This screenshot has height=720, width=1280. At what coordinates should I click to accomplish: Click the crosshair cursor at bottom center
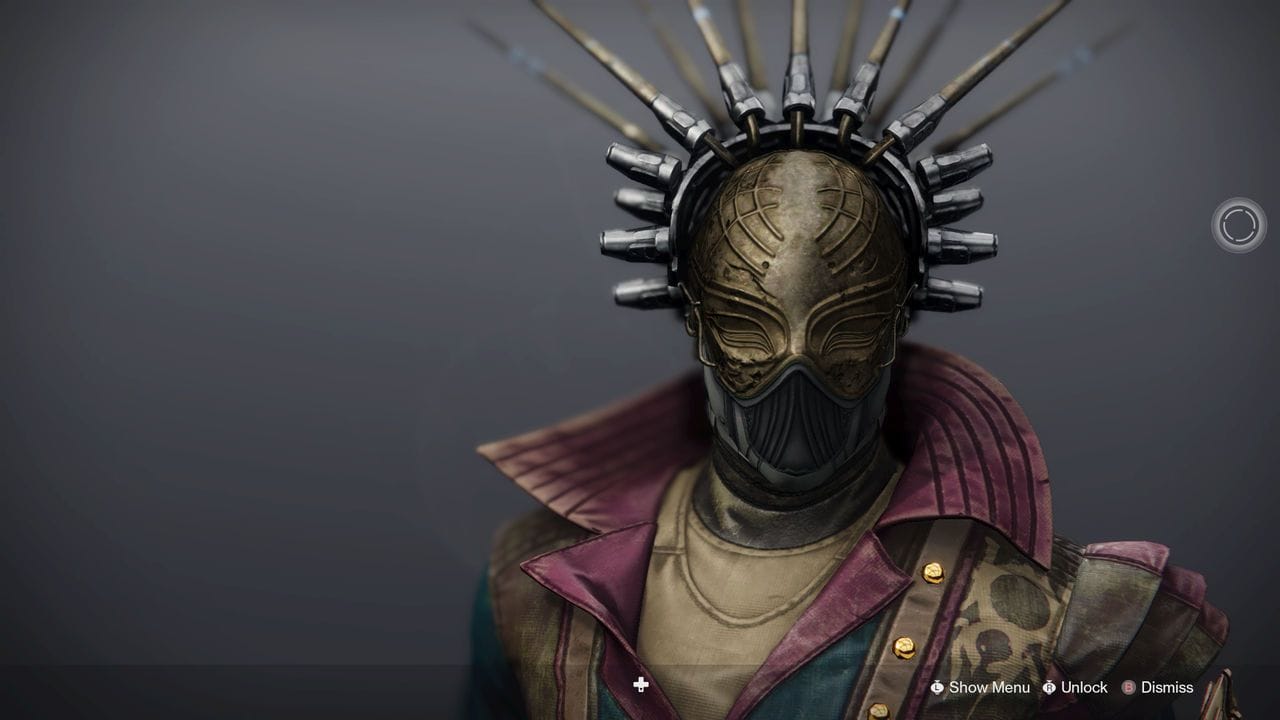click(641, 686)
